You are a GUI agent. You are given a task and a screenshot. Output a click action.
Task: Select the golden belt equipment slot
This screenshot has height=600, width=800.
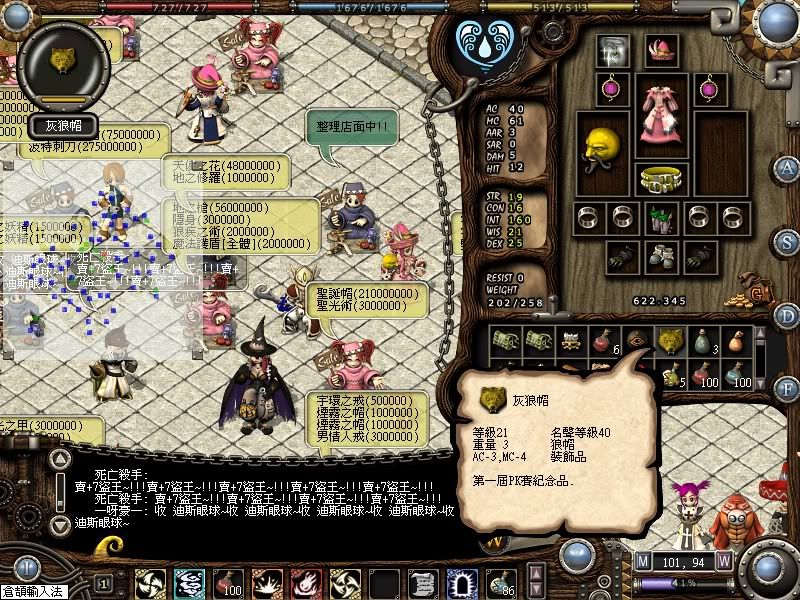coord(659,180)
